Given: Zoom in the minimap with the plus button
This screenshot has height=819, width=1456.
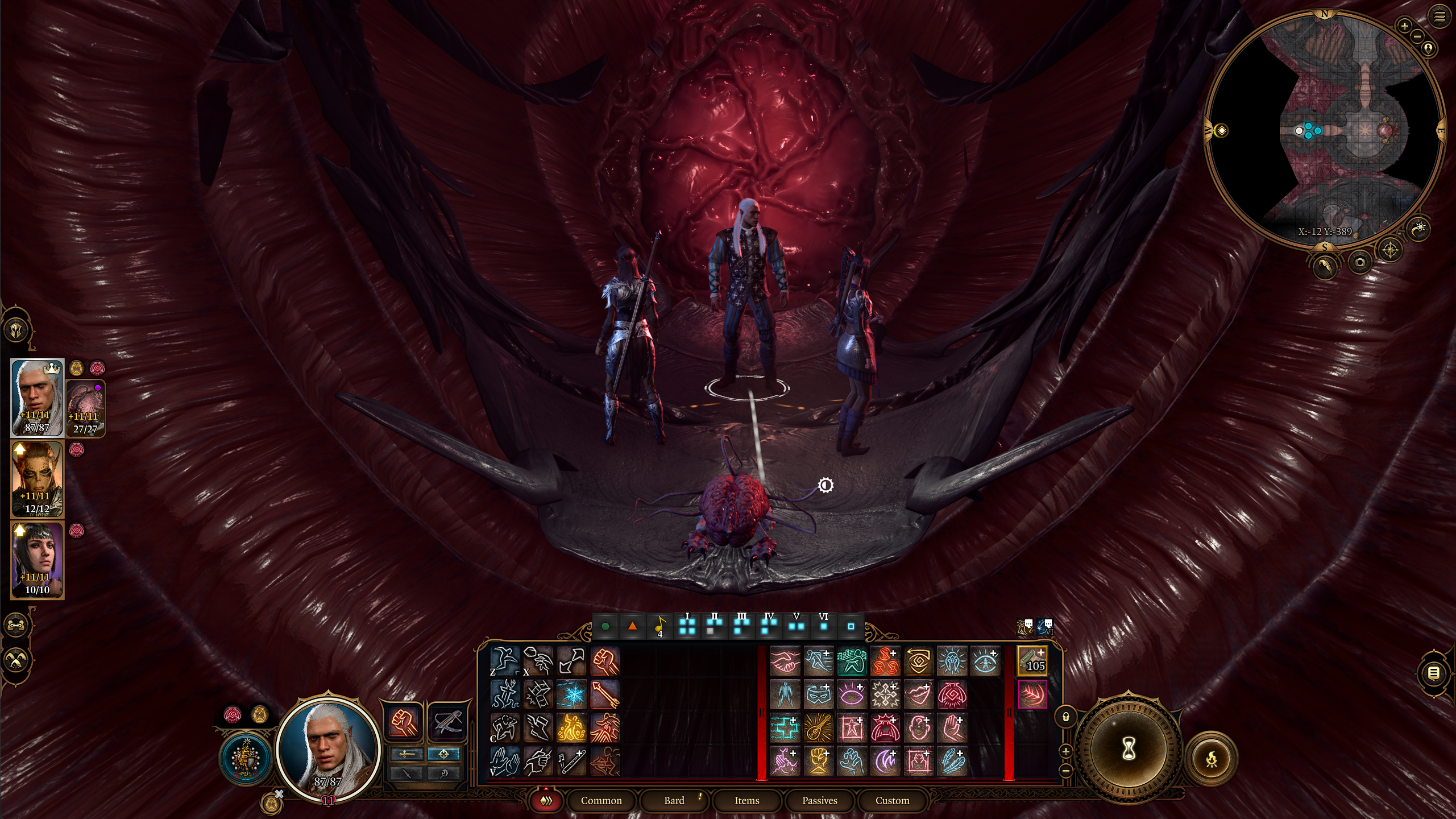Looking at the screenshot, I should click(1405, 26).
